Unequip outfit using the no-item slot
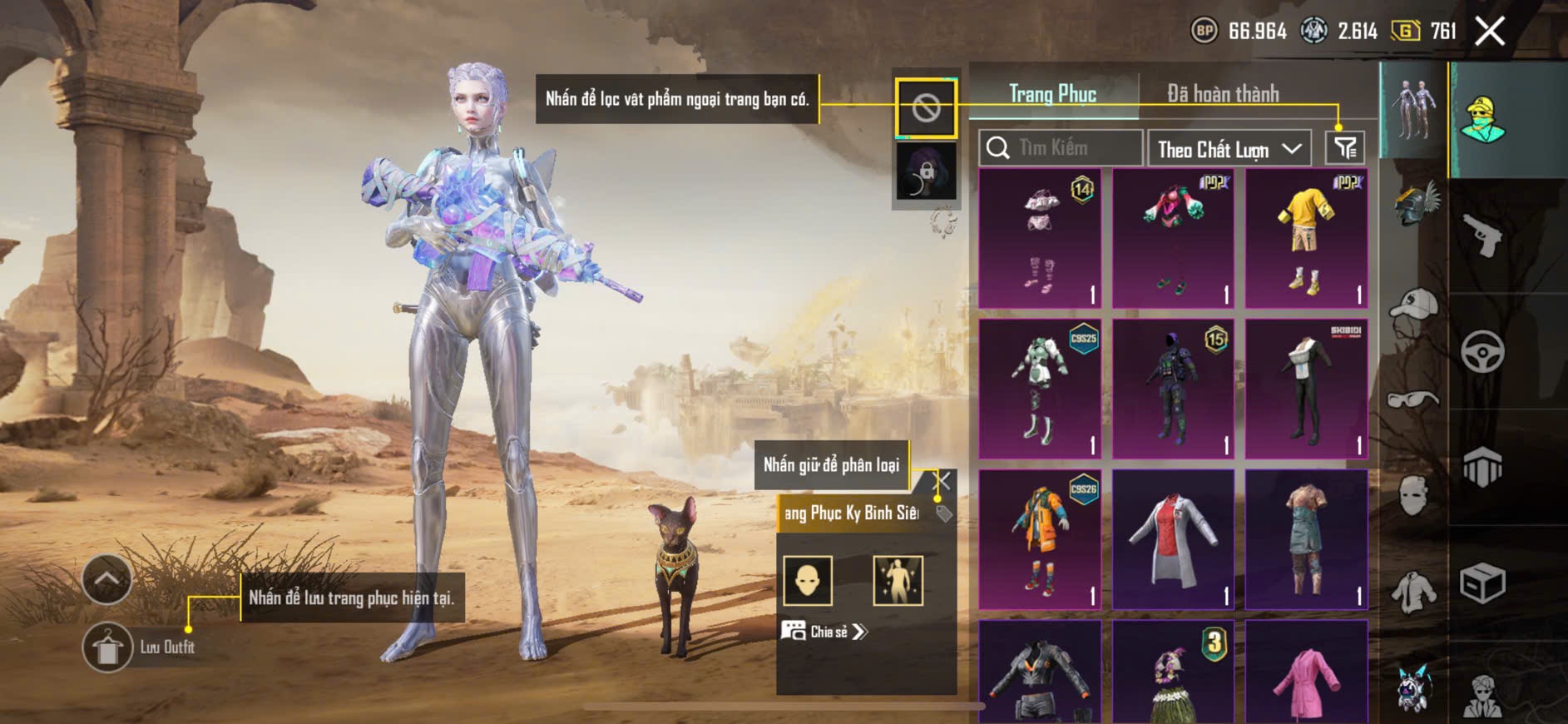The width and height of the screenshot is (1568, 724). [926, 108]
